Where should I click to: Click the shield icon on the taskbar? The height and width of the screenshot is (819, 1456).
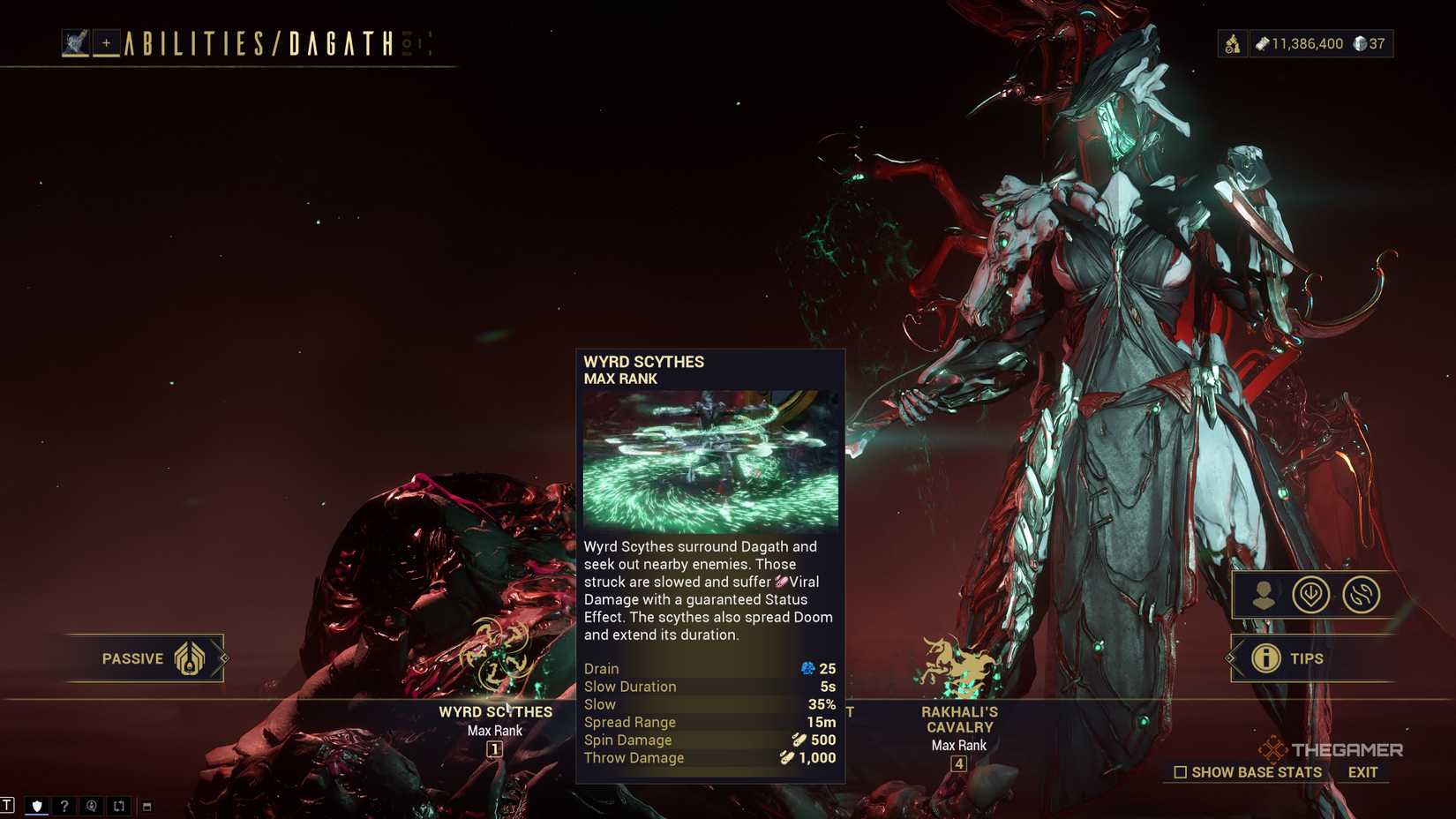pos(37,808)
